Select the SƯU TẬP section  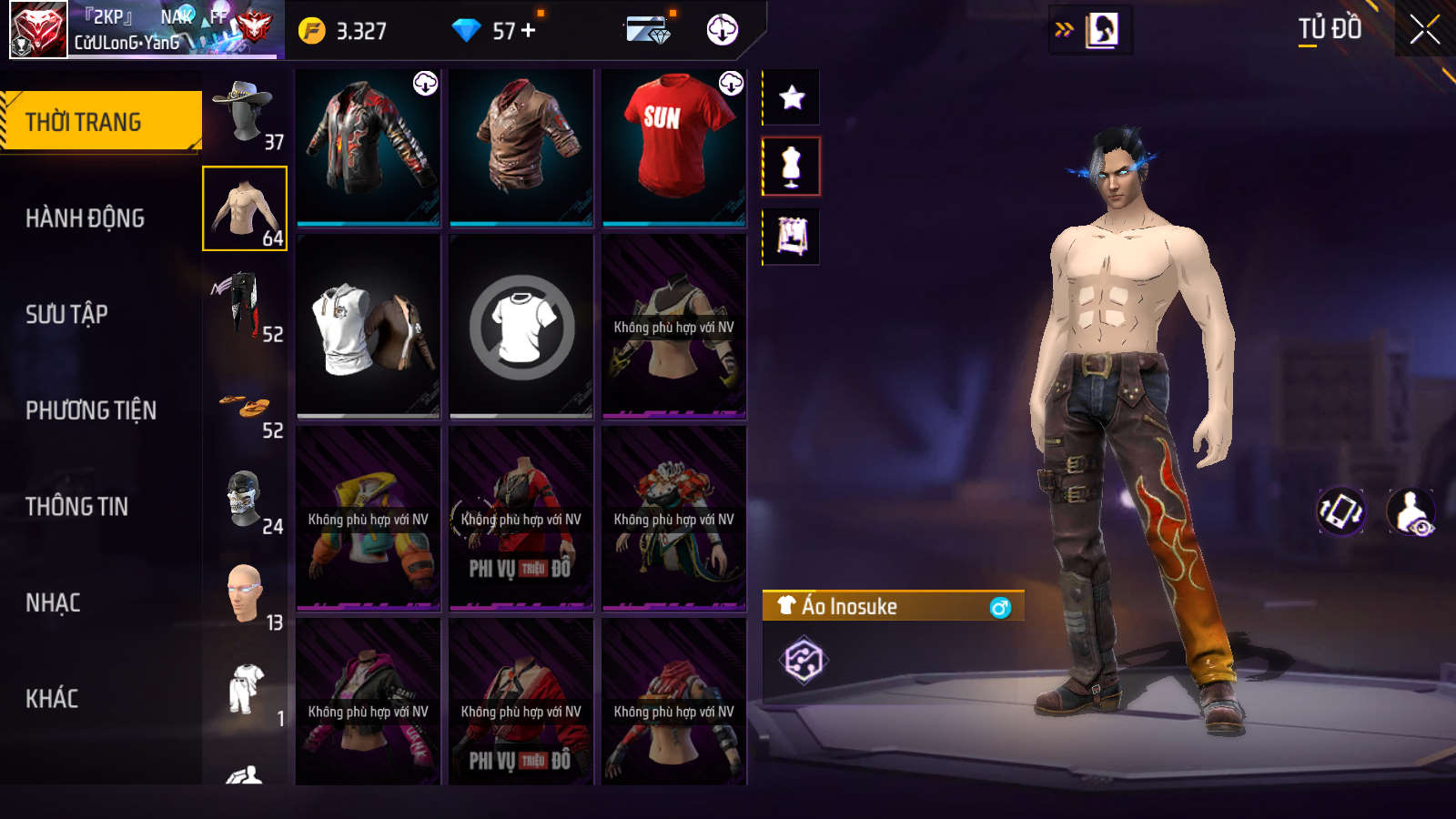(x=66, y=315)
